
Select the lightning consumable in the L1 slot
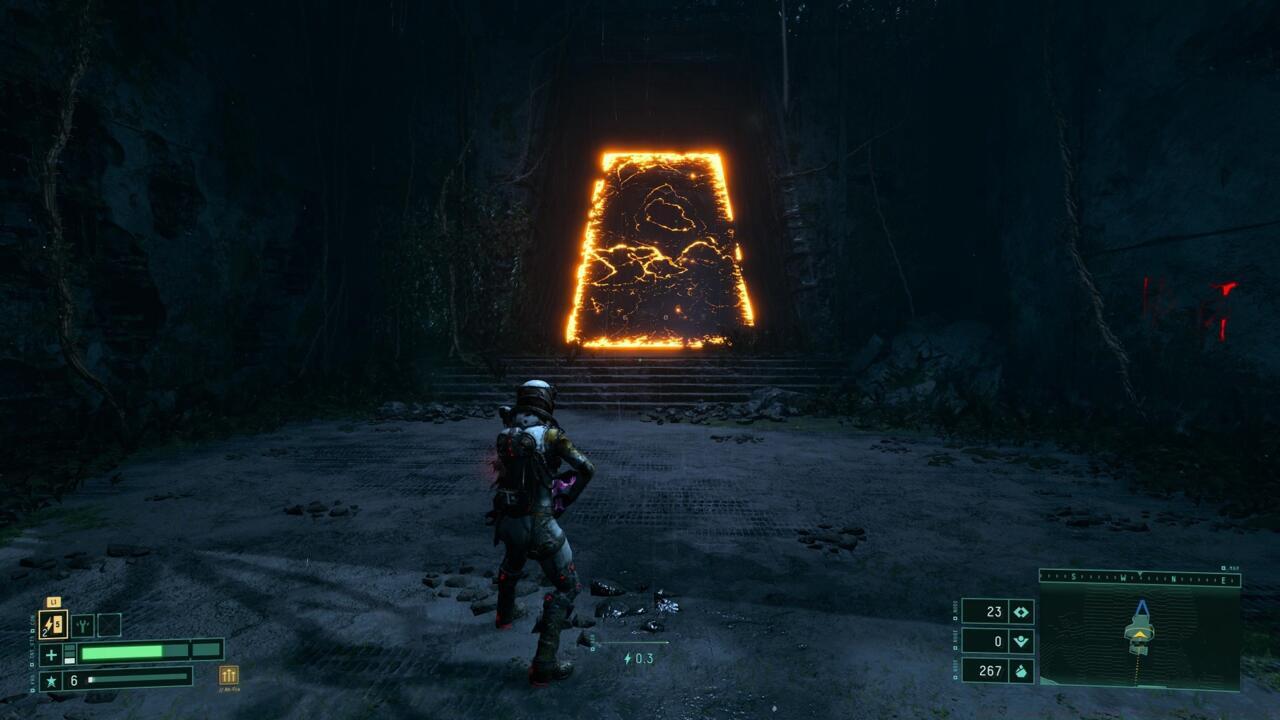53,625
